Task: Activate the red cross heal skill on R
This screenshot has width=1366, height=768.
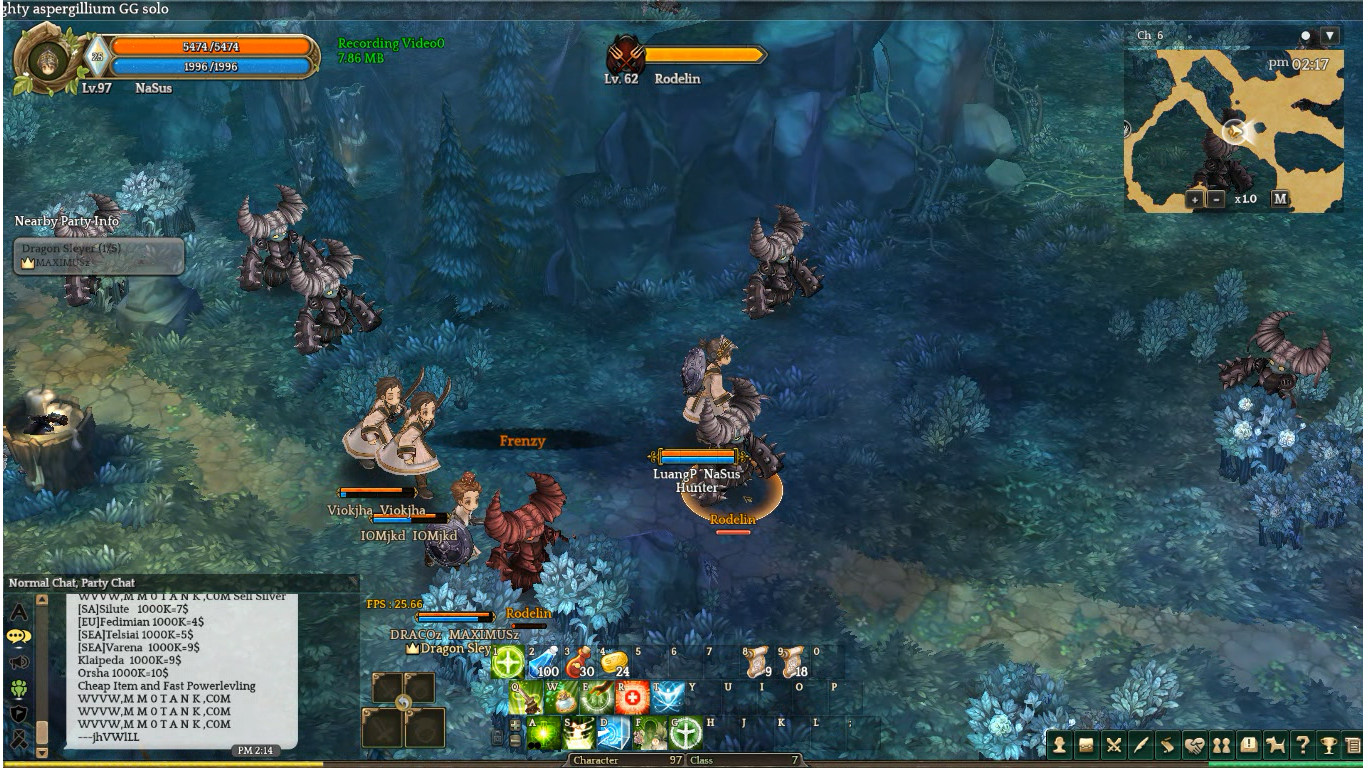Action: click(632, 697)
